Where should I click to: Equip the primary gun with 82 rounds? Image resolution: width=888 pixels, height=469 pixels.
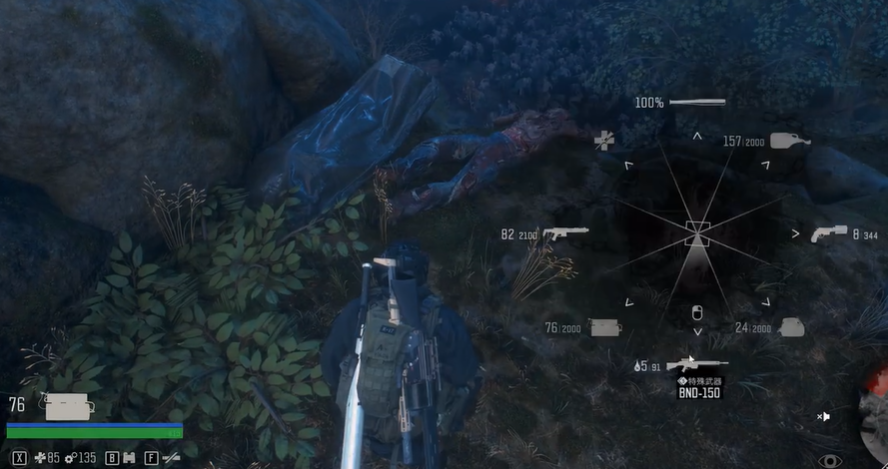click(565, 234)
